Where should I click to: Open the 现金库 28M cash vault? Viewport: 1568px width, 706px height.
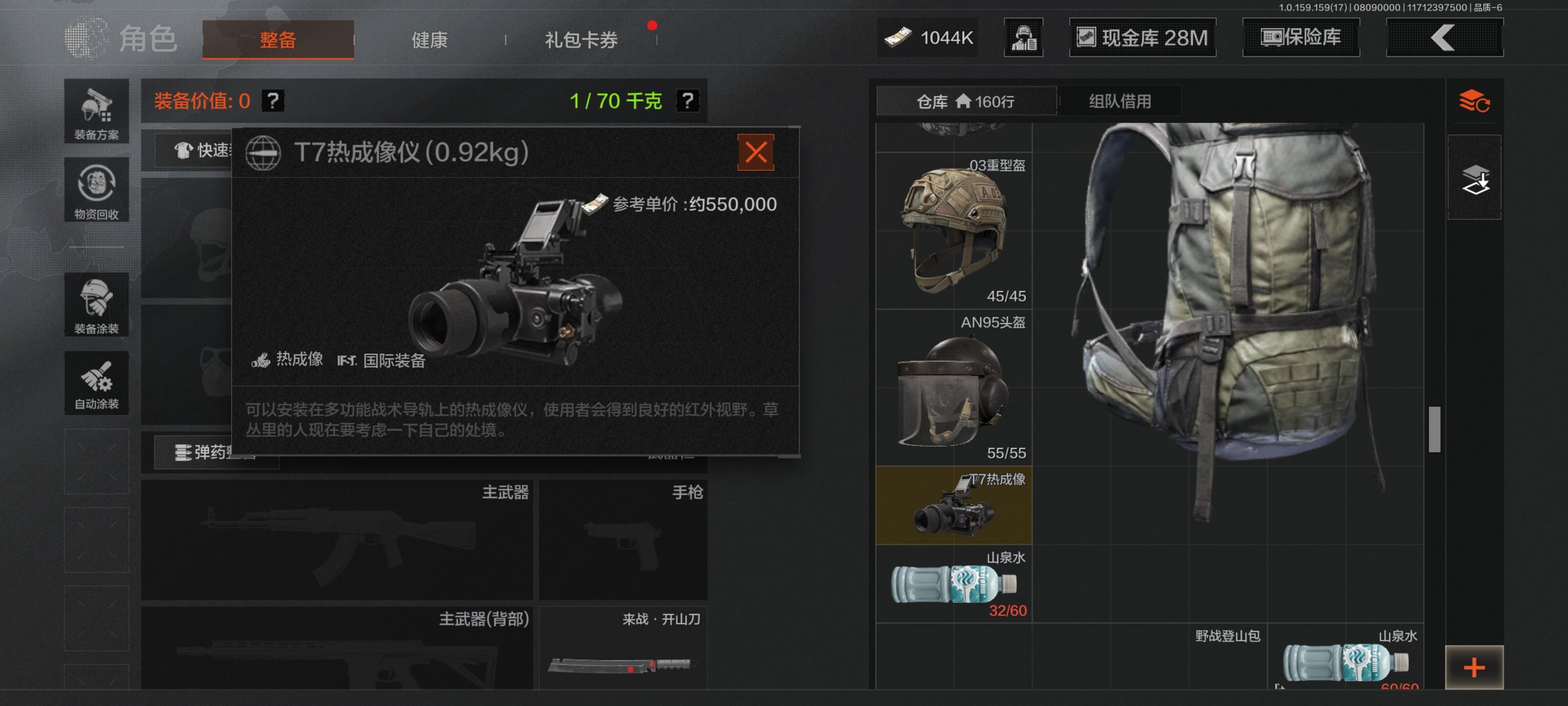click(1143, 38)
